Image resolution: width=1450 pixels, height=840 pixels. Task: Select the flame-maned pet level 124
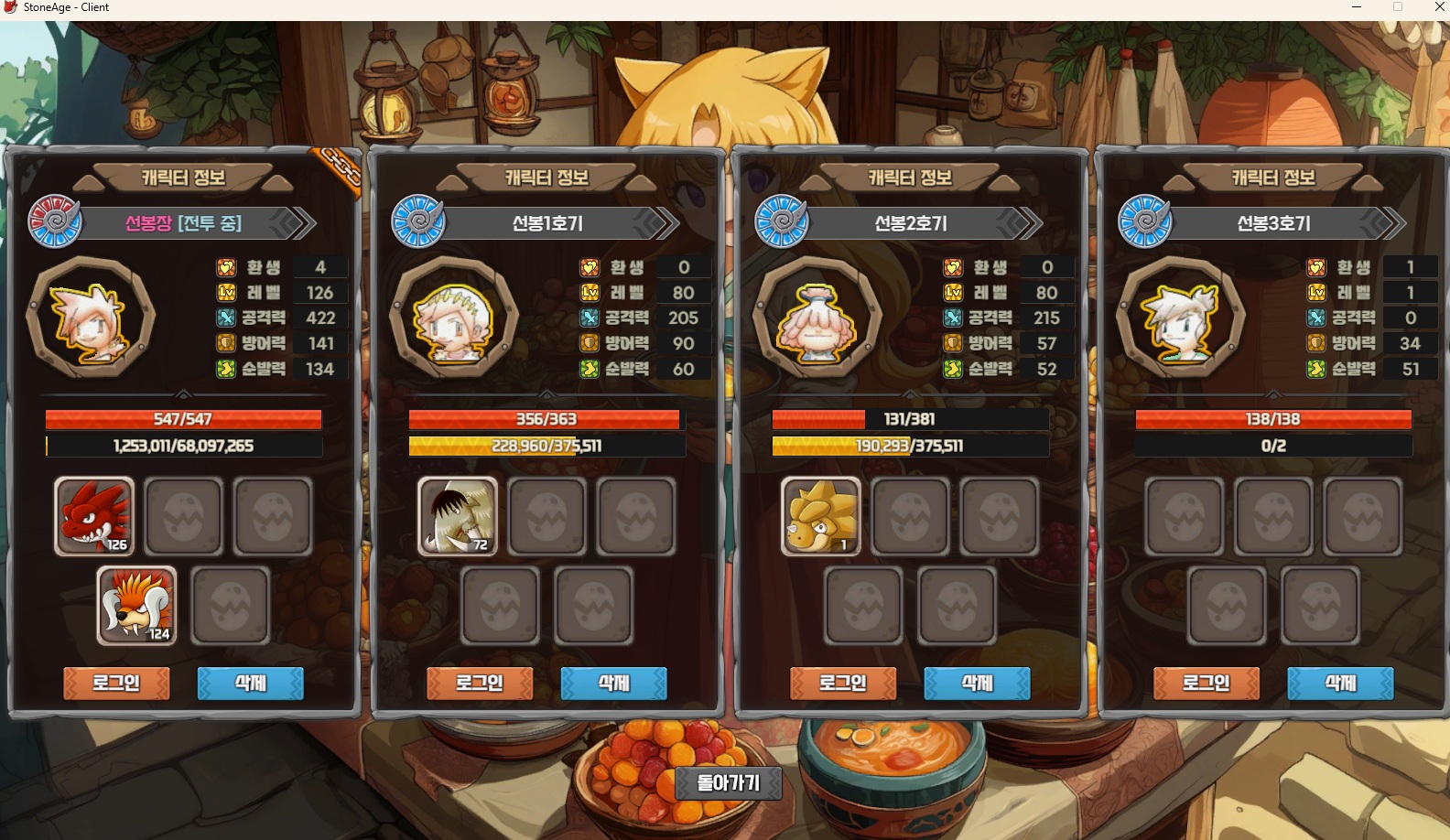(137, 605)
